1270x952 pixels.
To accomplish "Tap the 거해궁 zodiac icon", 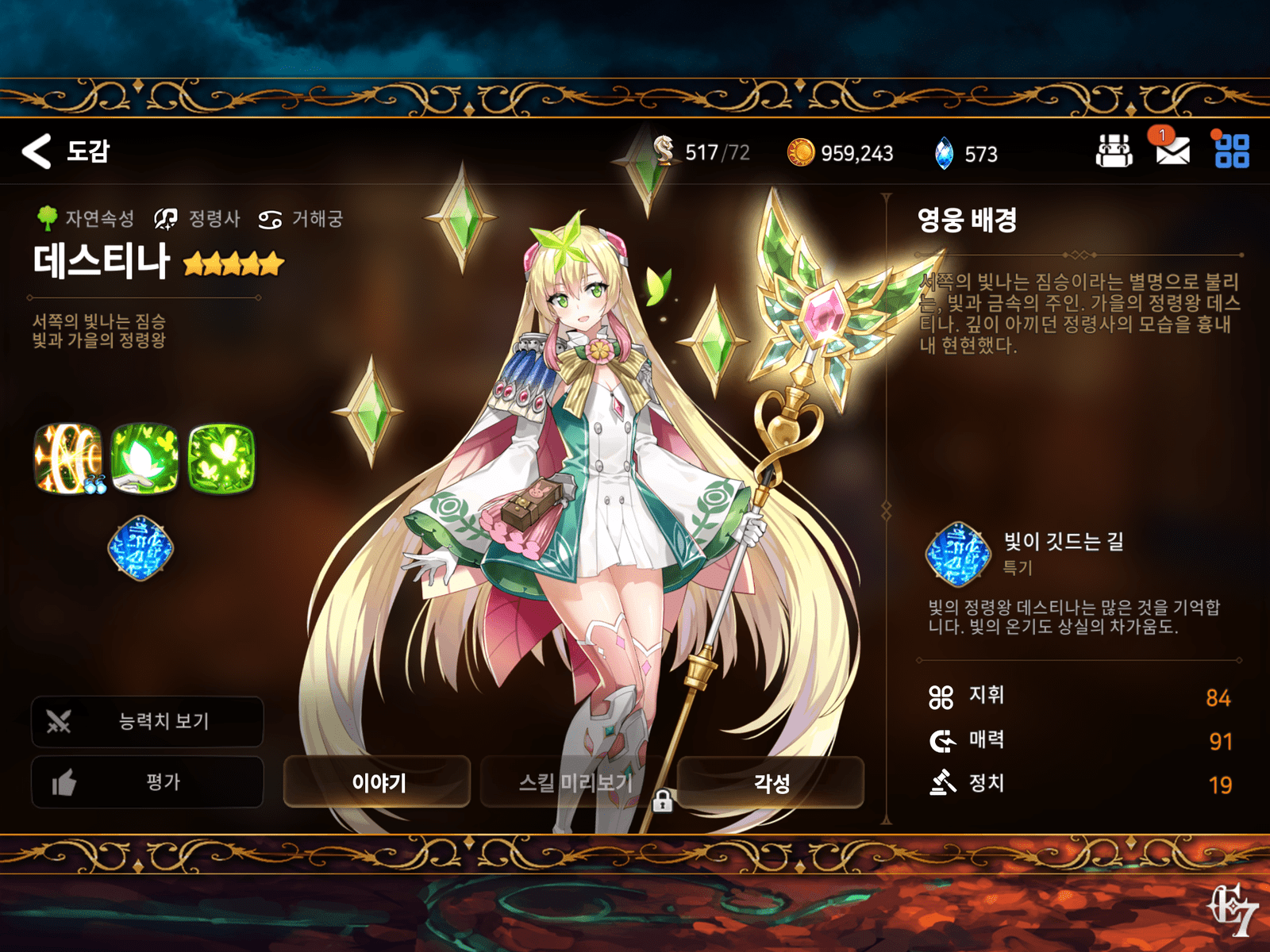I will click(271, 219).
